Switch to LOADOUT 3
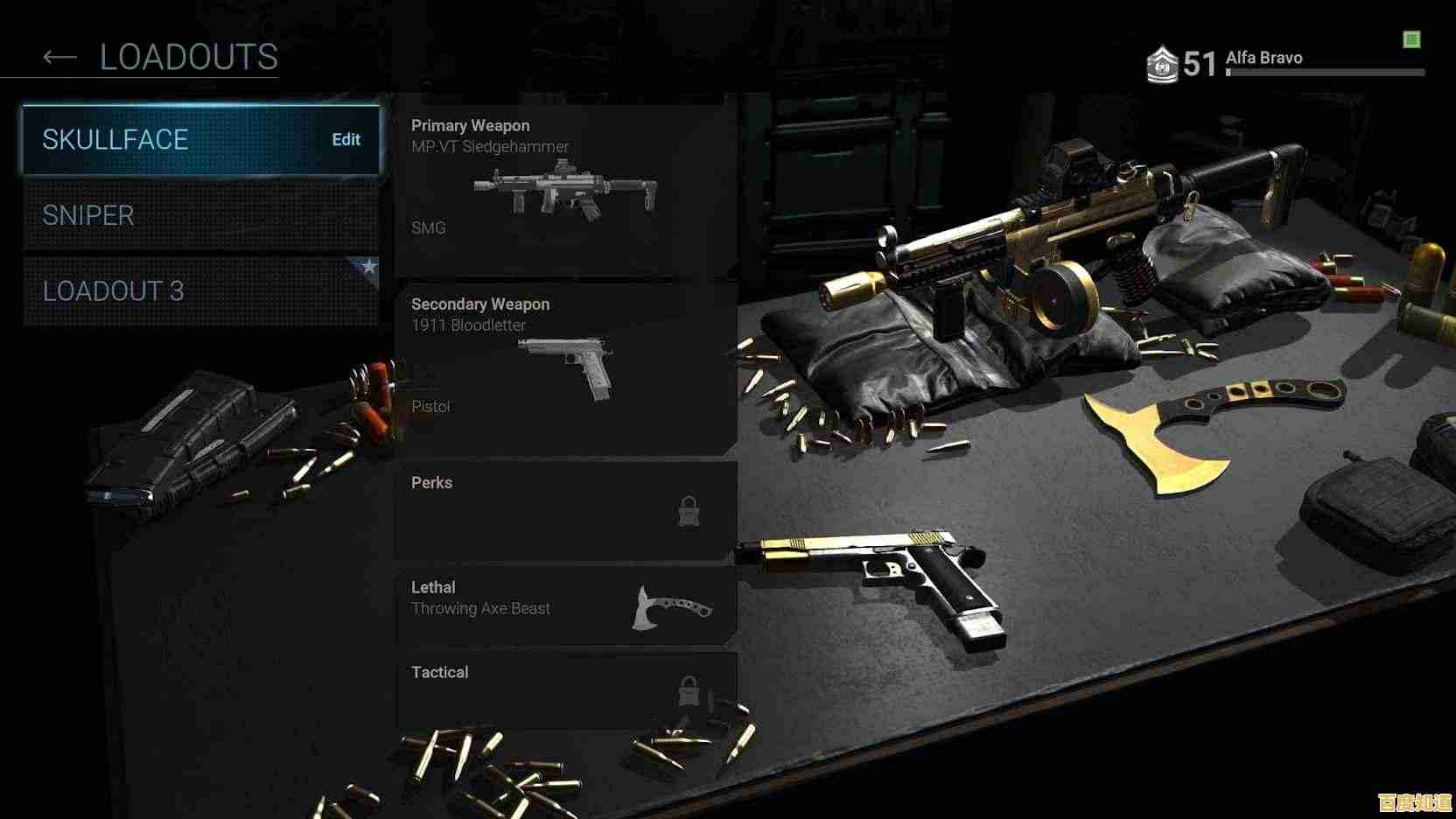This screenshot has width=1456, height=819. pyautogui.click(x=201, y=290)
